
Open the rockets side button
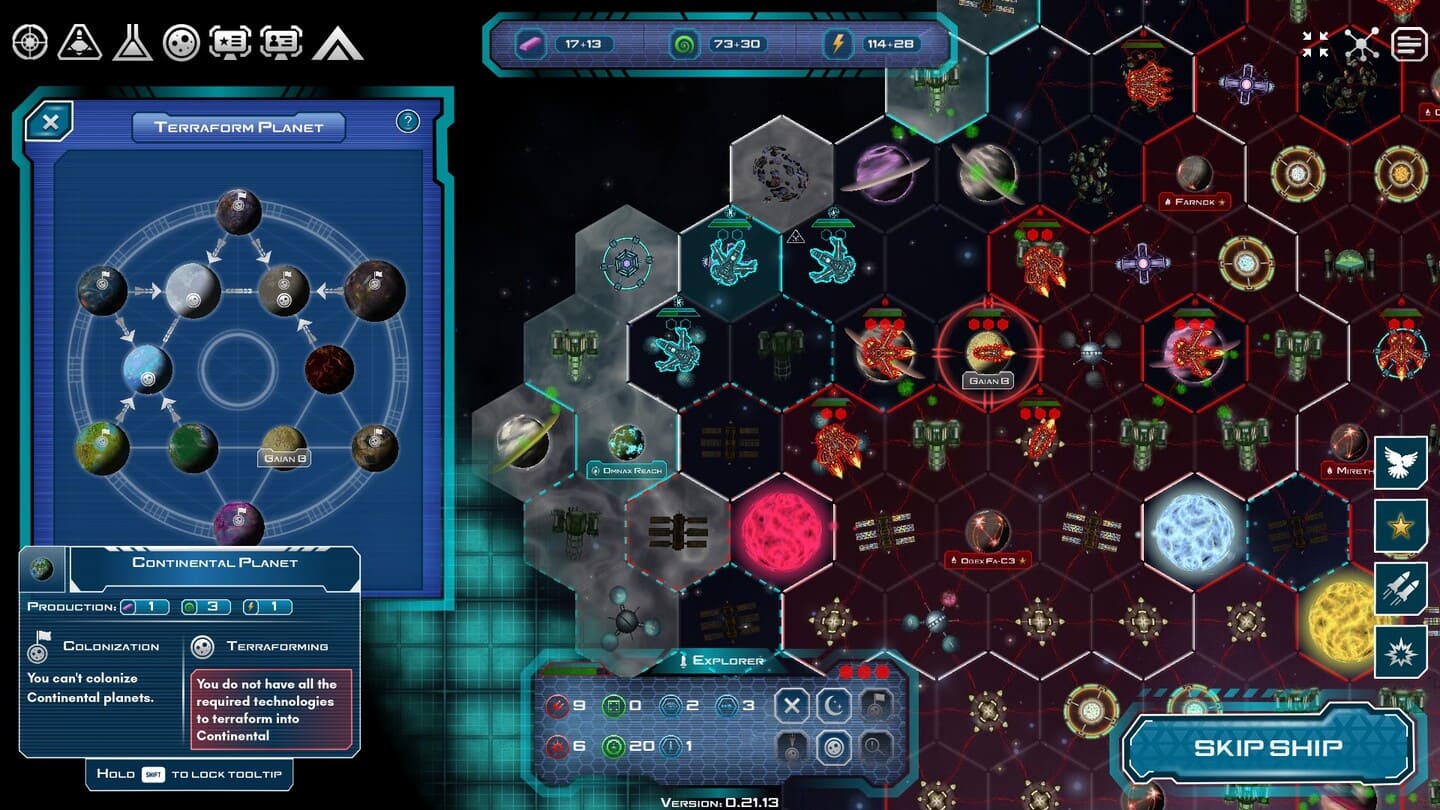1401,589
